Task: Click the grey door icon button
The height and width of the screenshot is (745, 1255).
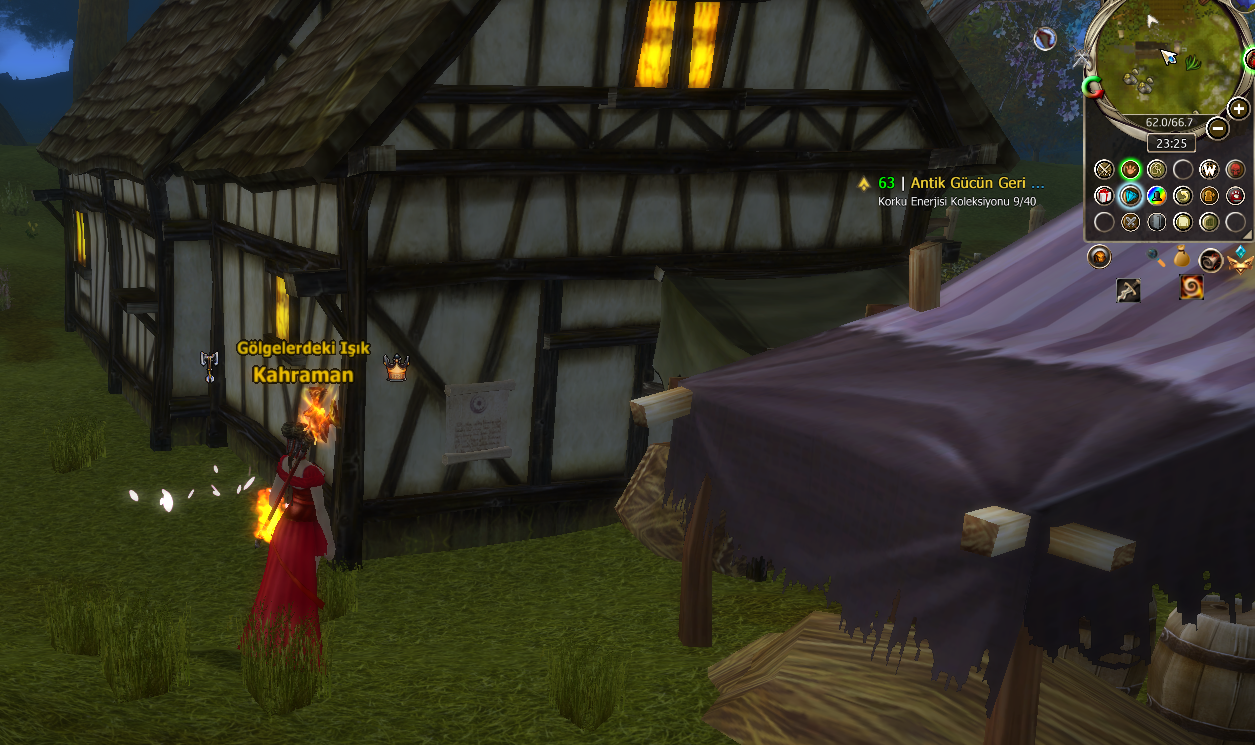Action: tap(1156, 221)
